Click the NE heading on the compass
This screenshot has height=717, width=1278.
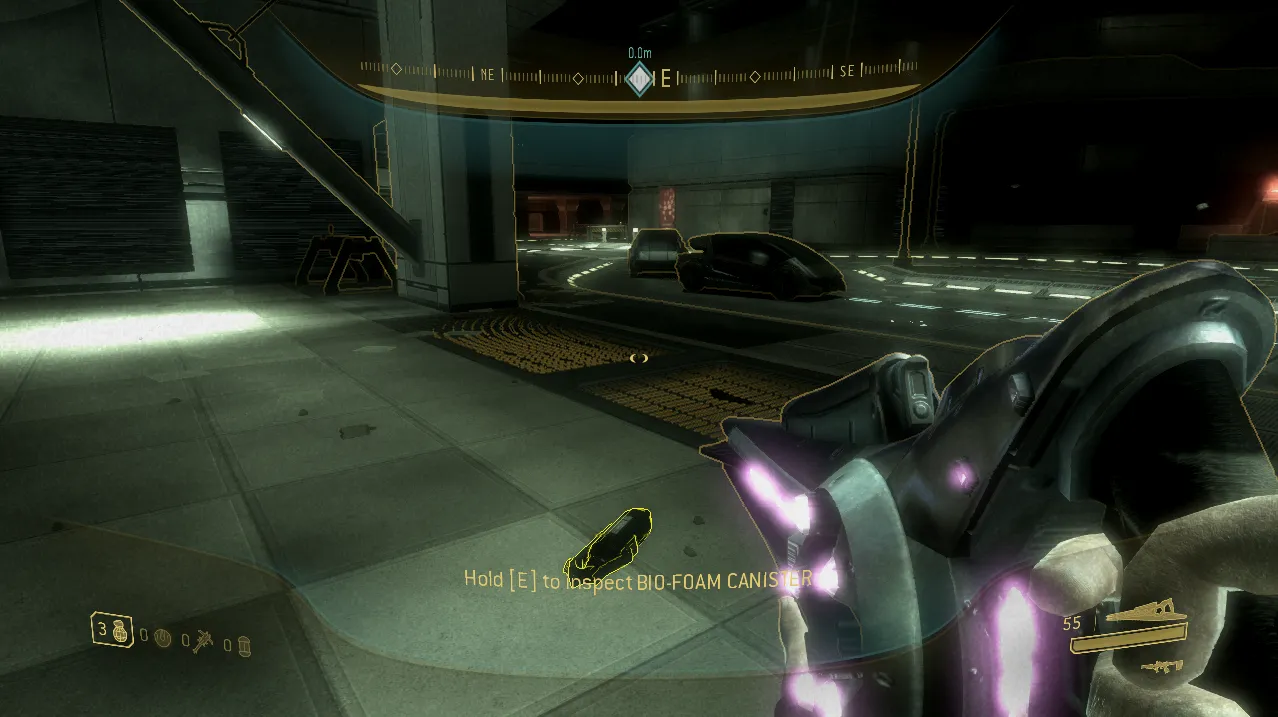[x=487, y=74]
